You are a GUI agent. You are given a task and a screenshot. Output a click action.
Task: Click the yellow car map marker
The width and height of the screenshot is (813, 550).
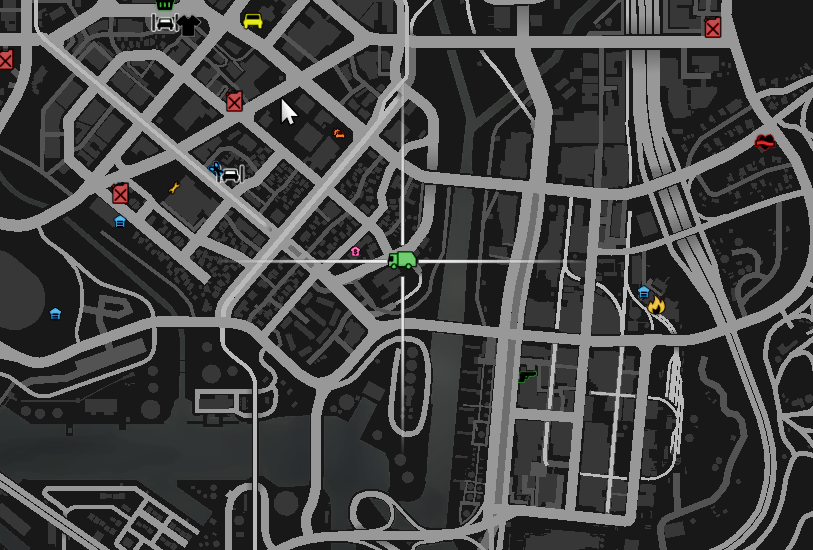(x=253, y=21)
